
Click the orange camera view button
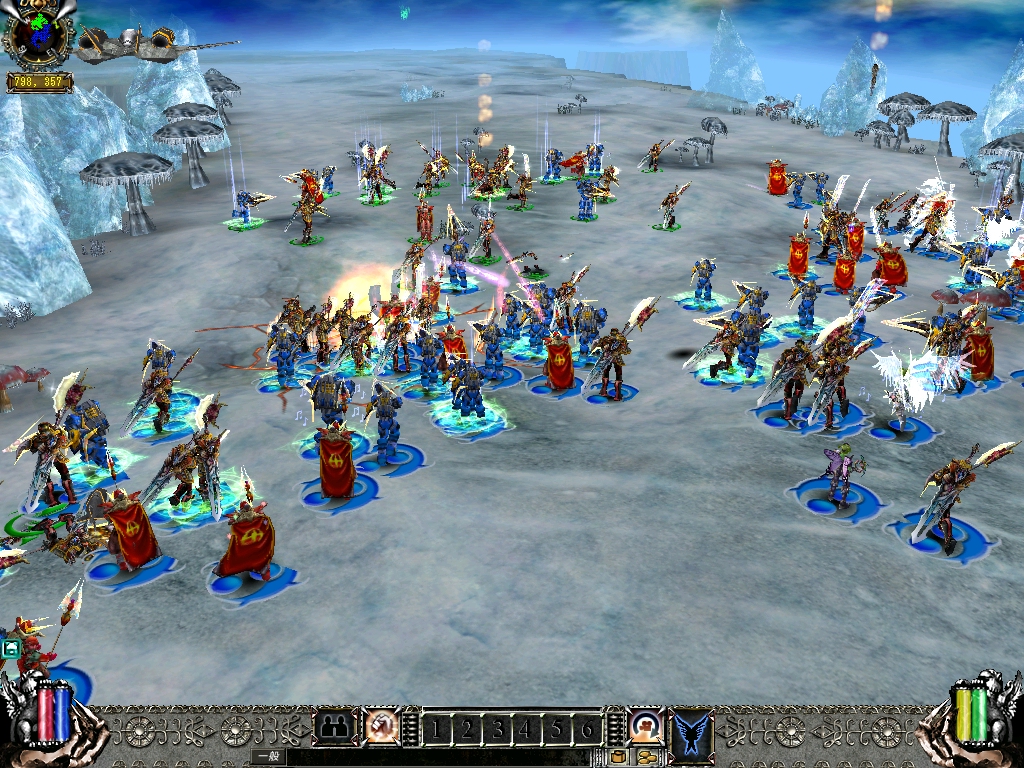646,726
